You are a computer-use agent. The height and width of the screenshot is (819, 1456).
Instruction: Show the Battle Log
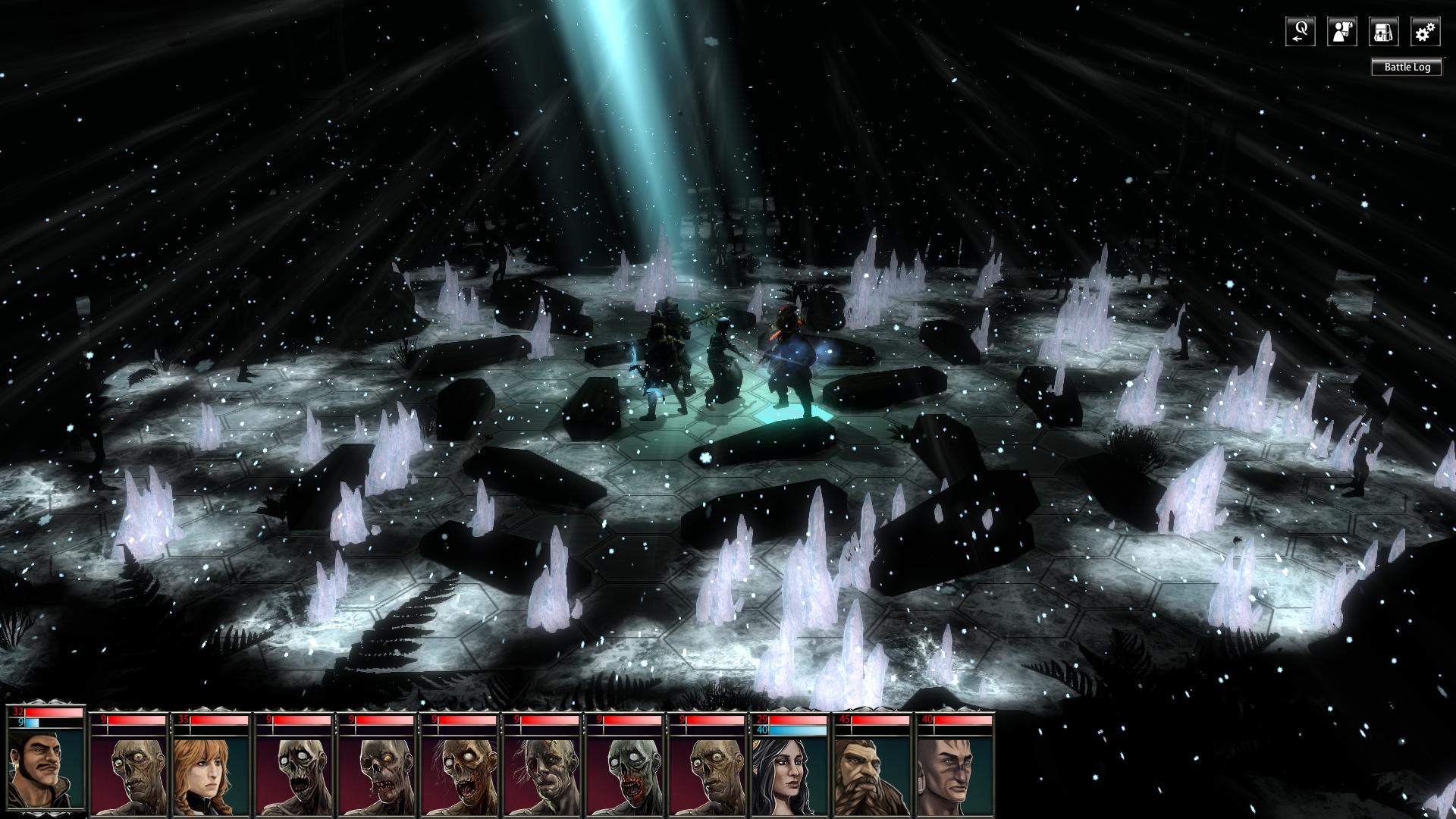(x=1407, y=67)
